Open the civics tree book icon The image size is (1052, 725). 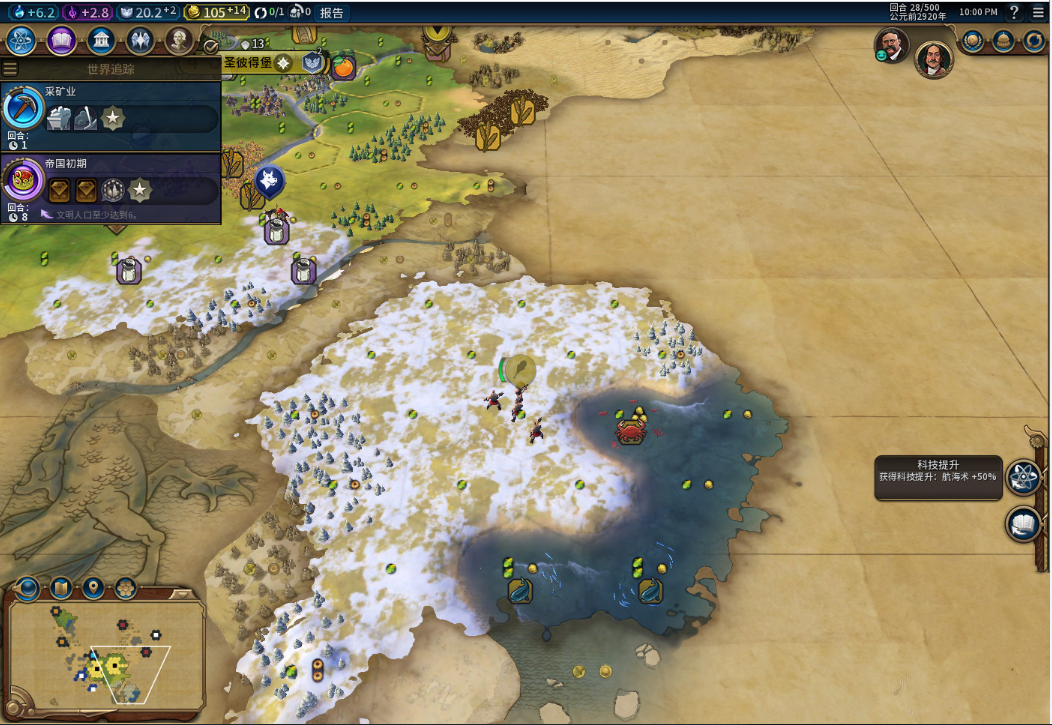[61, 41]
